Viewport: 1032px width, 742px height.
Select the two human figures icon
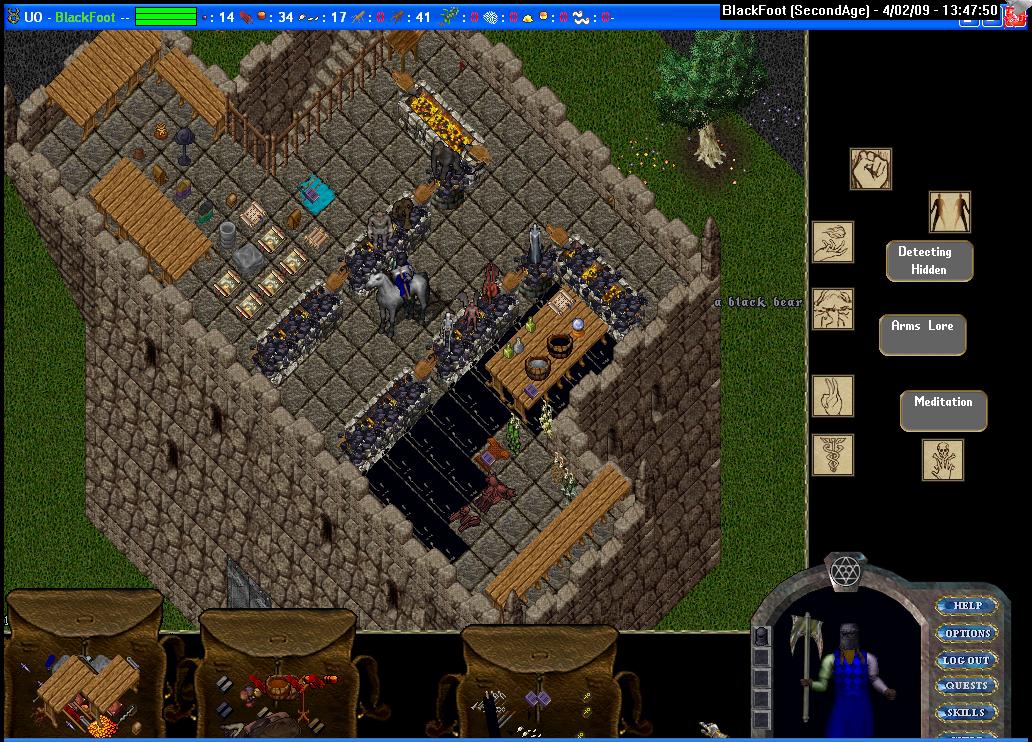[949, 211]
